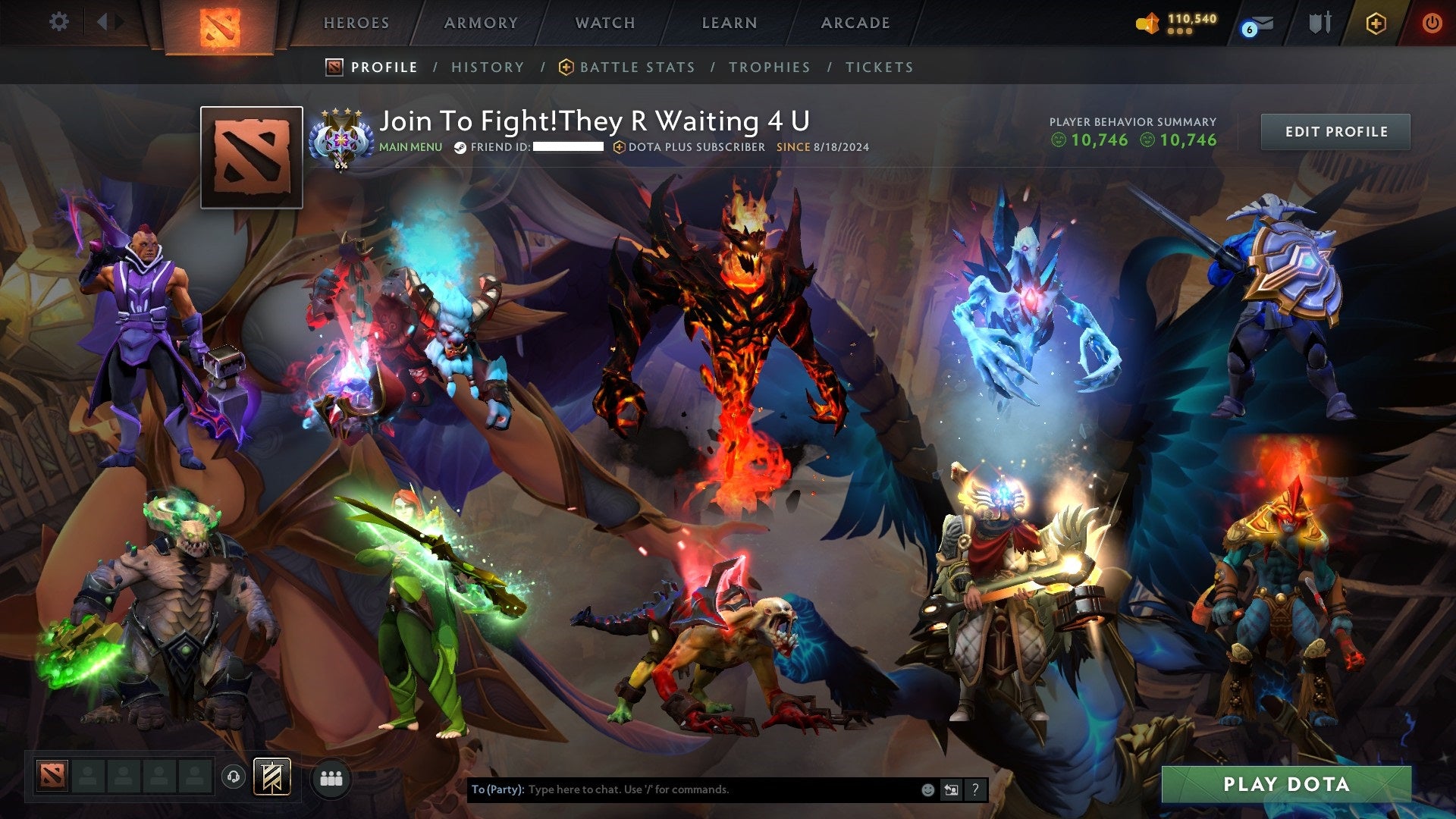
Task: Open the emoticon picker in chat bar
Action: point(927,789)
